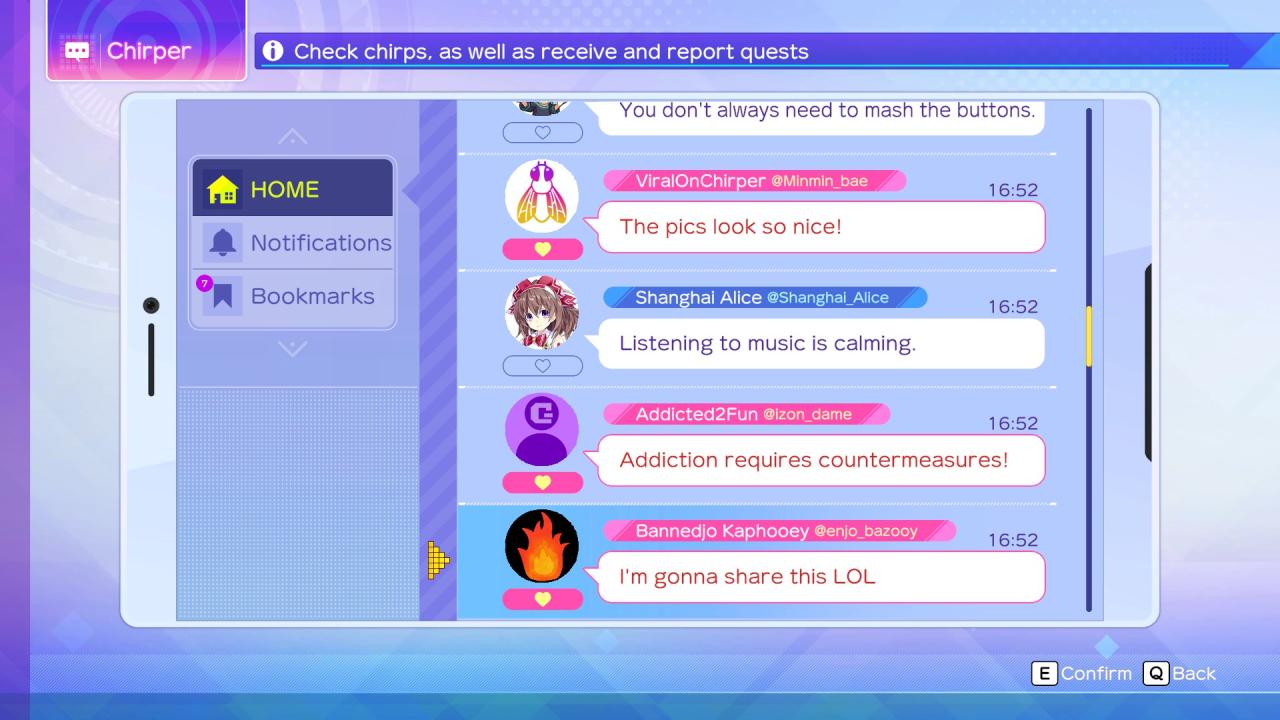Toggle the heart on the partially visible top chirp
1280x720 pixels.
(542, 132)
